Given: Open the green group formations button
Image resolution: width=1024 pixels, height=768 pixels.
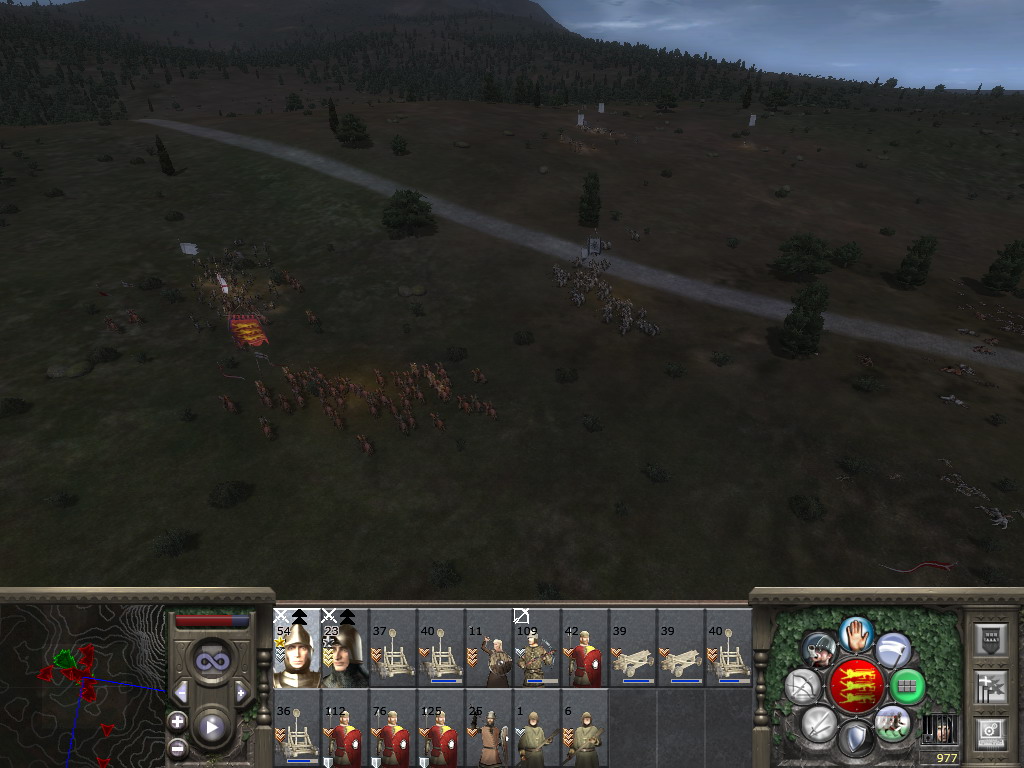Looking at the screenshot, I should pyautogui.click(x=907, y=686).
